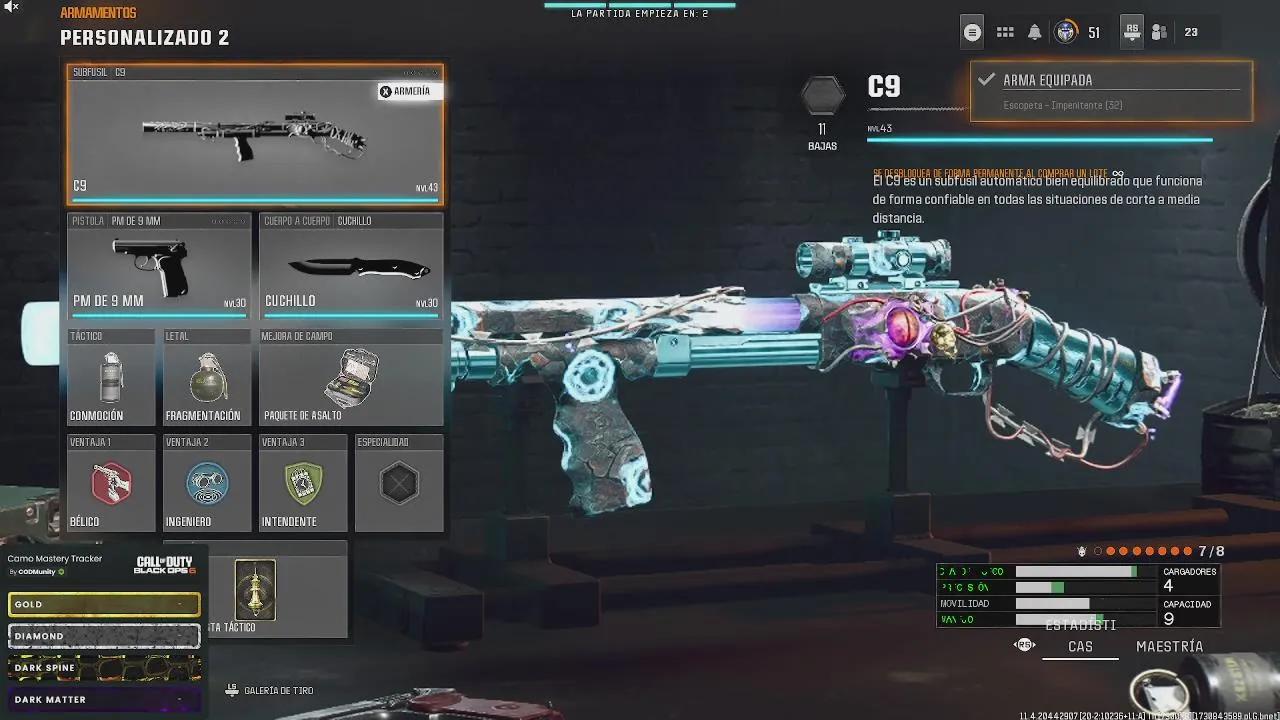Change the Ingeniero perk in Ventaja 2
Viewport: 1280px width, 720px height.
coord(207,485)
